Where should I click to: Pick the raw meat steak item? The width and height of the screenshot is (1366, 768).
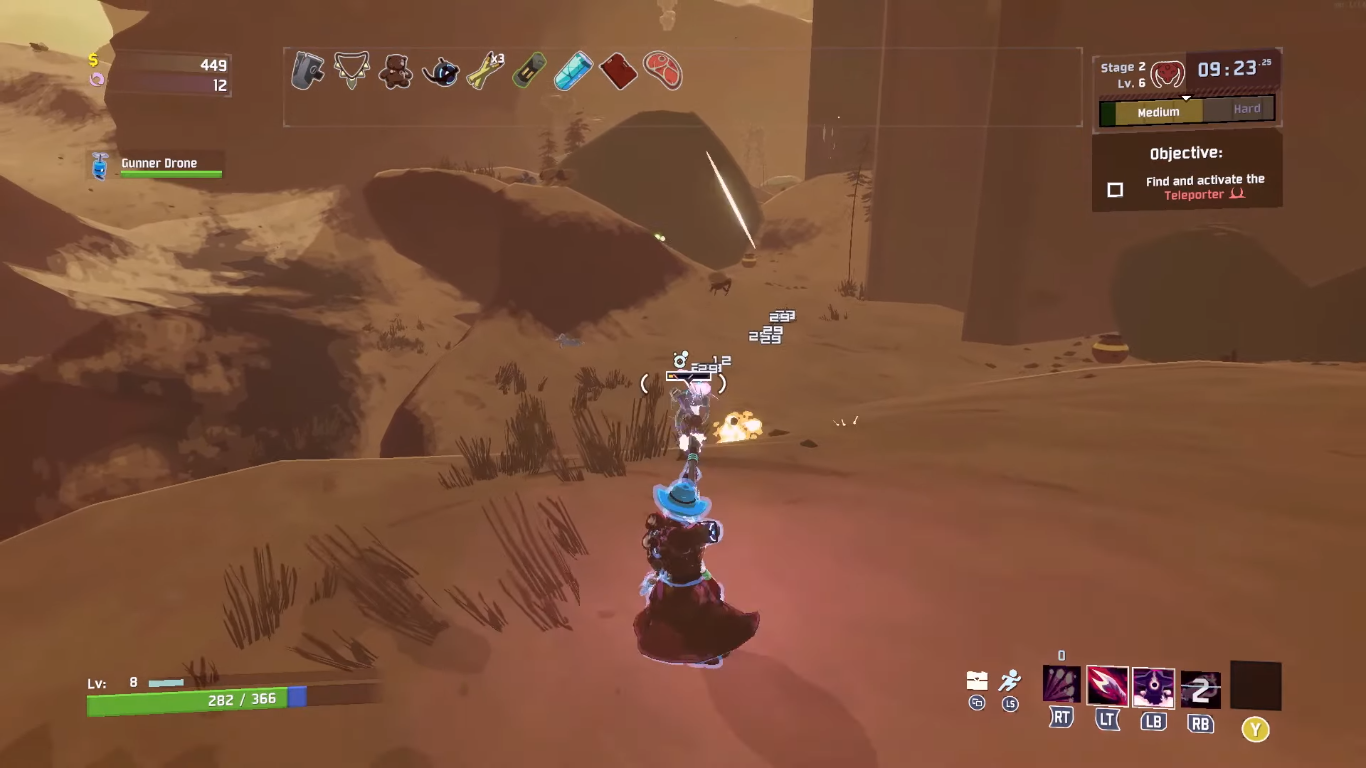point(662,71)
